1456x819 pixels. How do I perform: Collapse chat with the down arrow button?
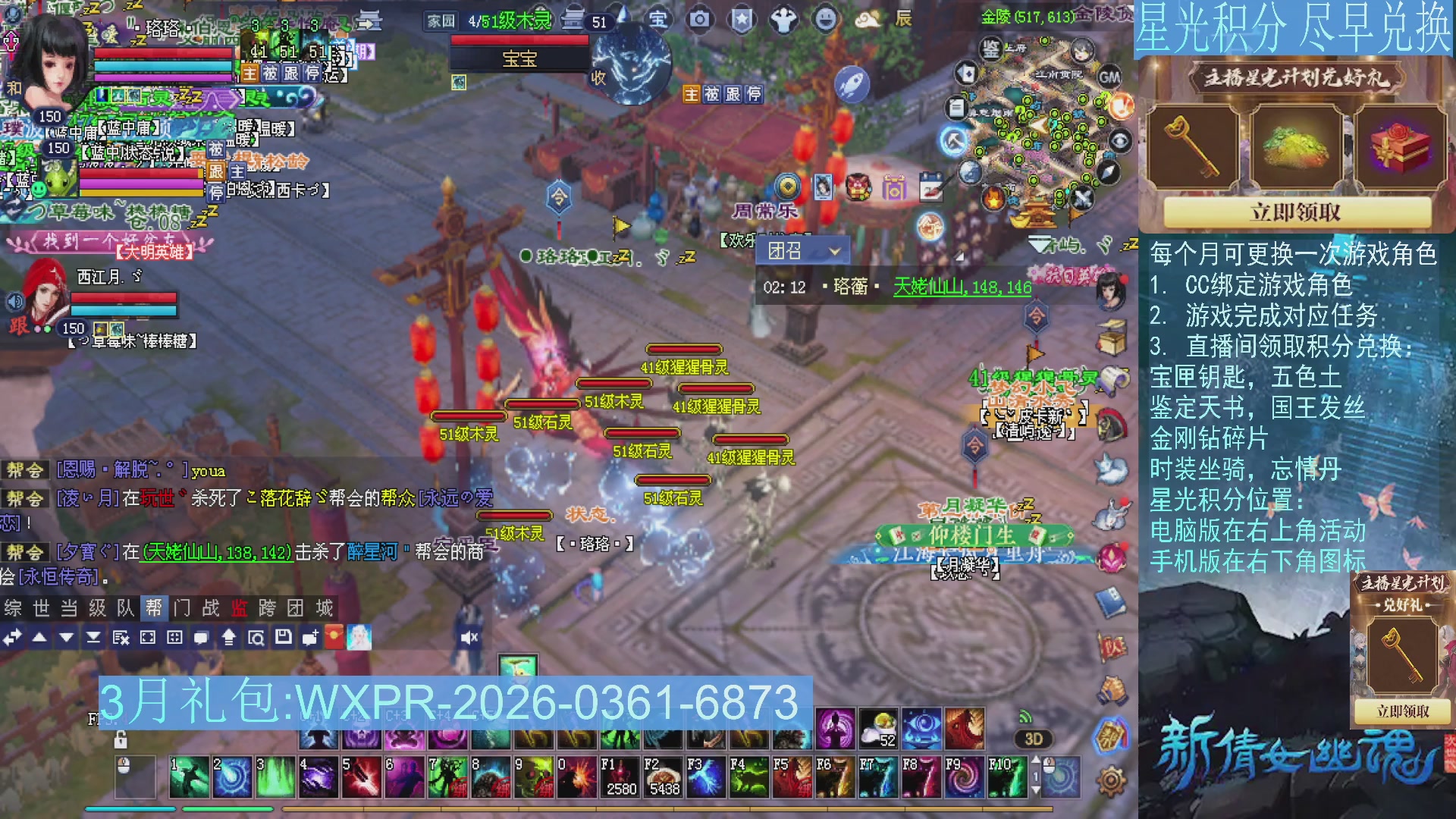click(x=65, y=637)
